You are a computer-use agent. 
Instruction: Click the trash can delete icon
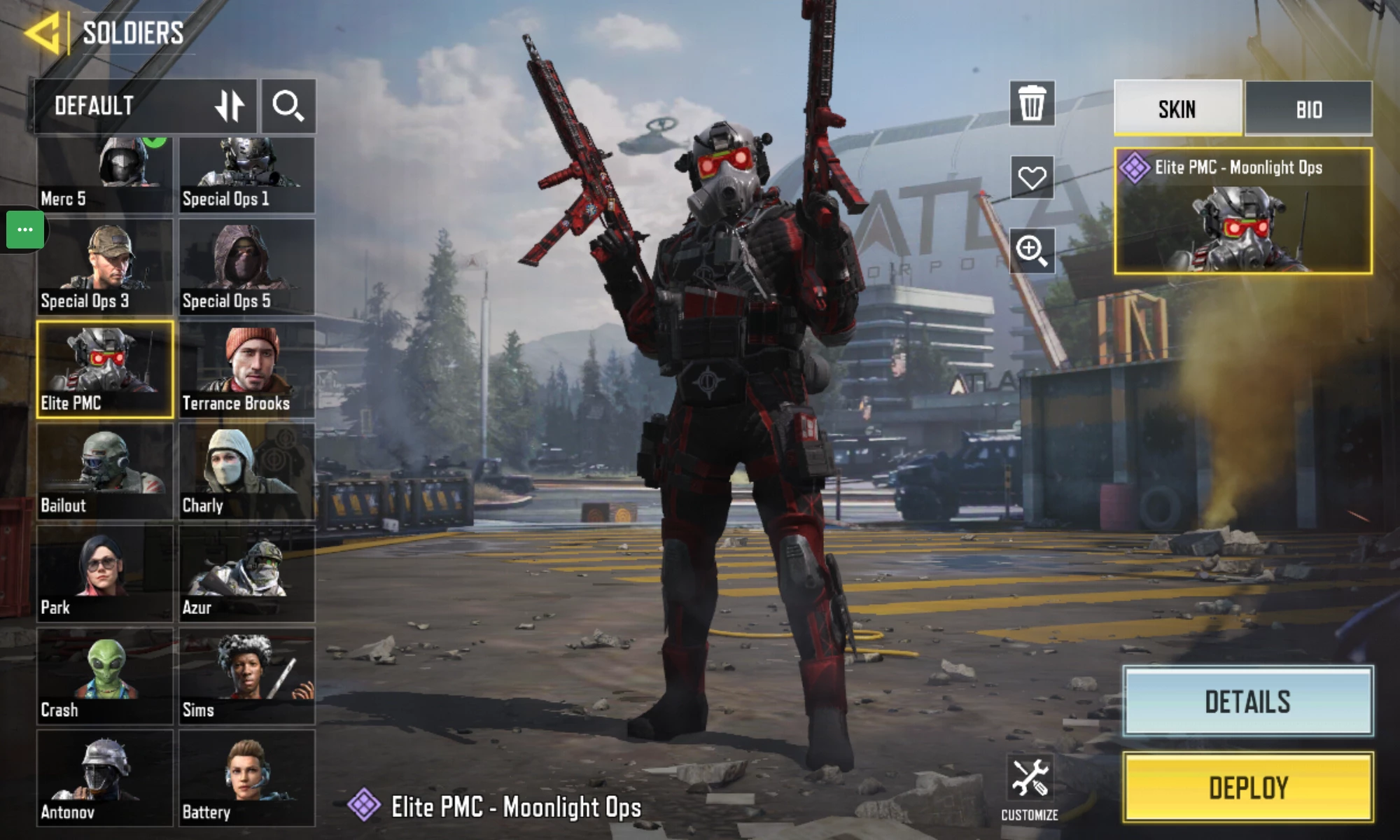(1032, 104)
